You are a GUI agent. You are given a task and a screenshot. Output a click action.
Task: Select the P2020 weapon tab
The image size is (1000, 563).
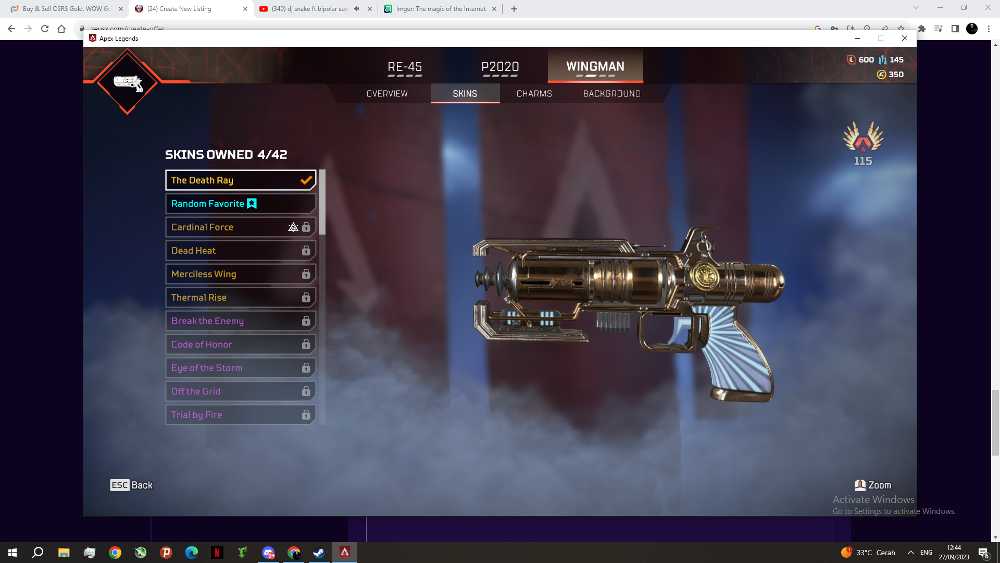500,67
